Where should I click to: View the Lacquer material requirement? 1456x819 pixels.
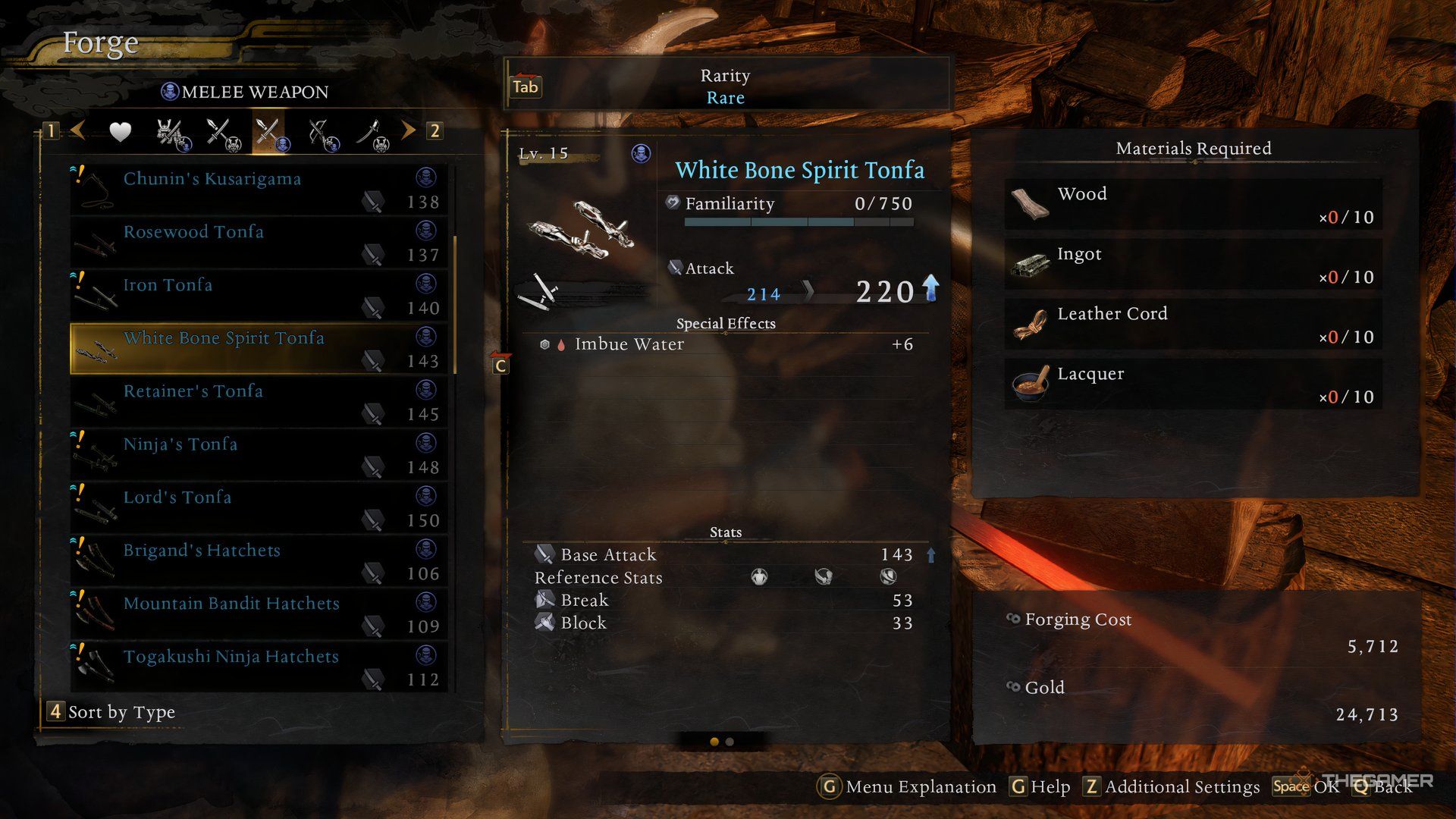(x=1193, y=384)
